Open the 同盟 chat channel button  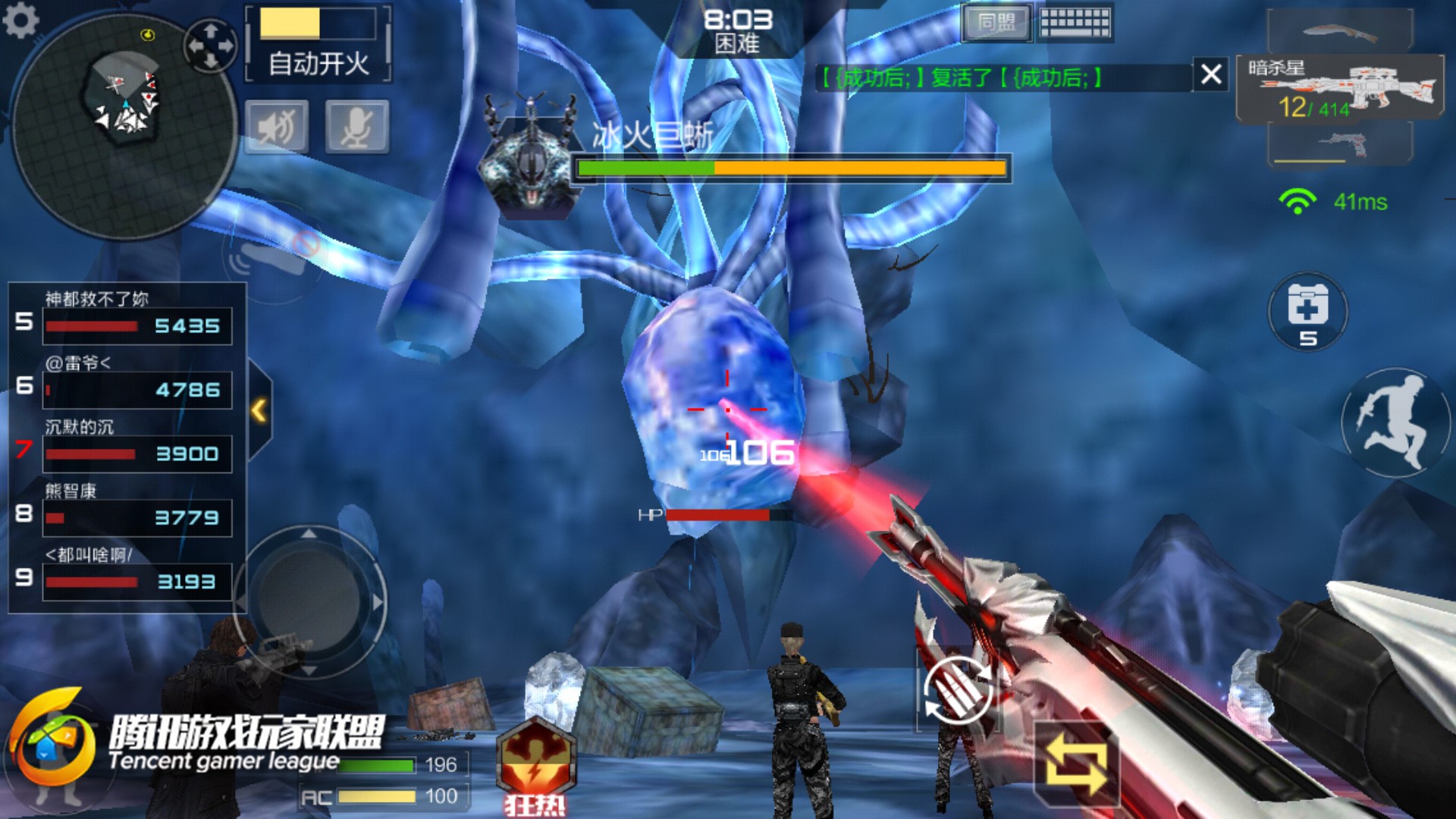click(996, 23)
